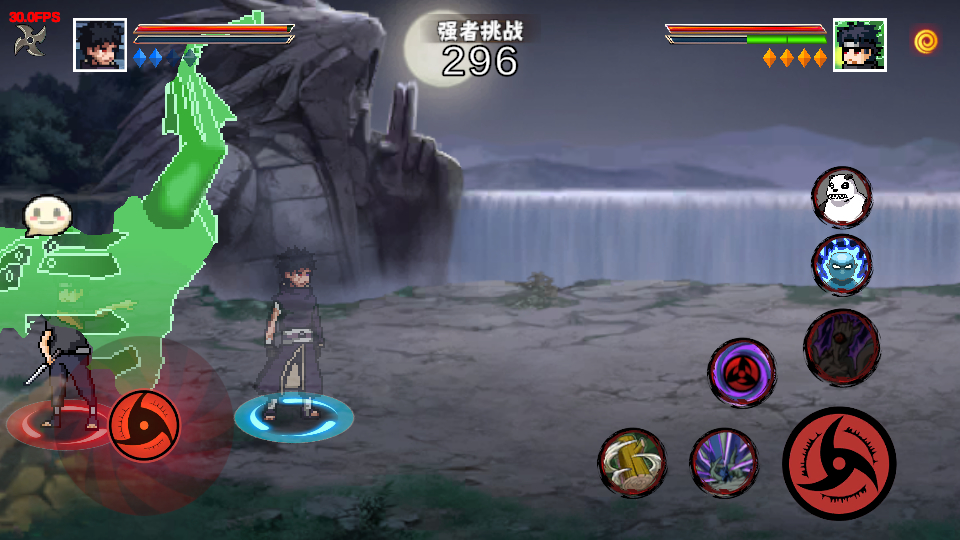Screen dimensions: 960x540
Task: Trigger the blue glowing face skill
Action: click(x=841, y=265)
